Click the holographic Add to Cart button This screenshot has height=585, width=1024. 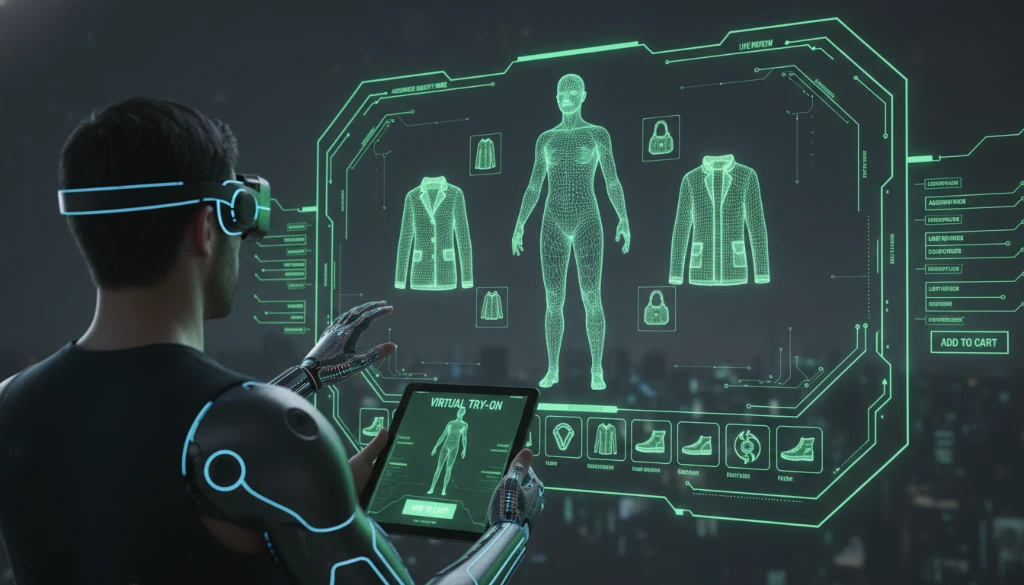coord(969,342)
